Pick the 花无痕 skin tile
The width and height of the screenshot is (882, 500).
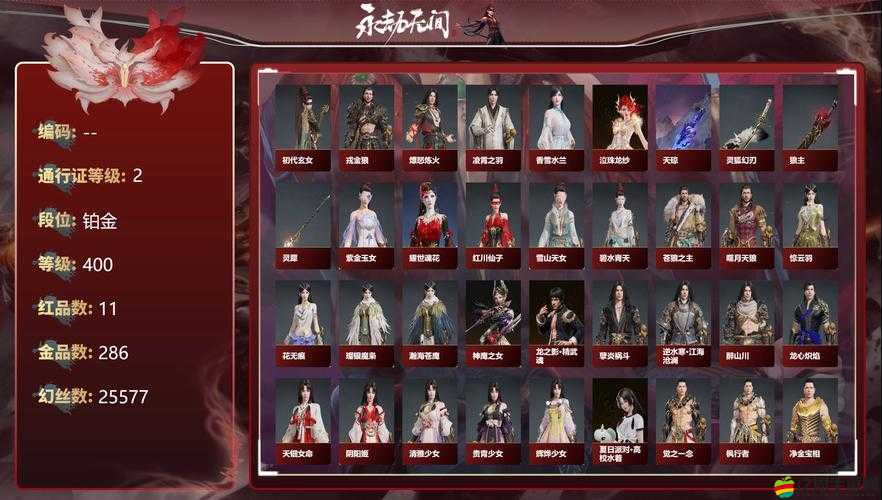[x=303, y=320]
